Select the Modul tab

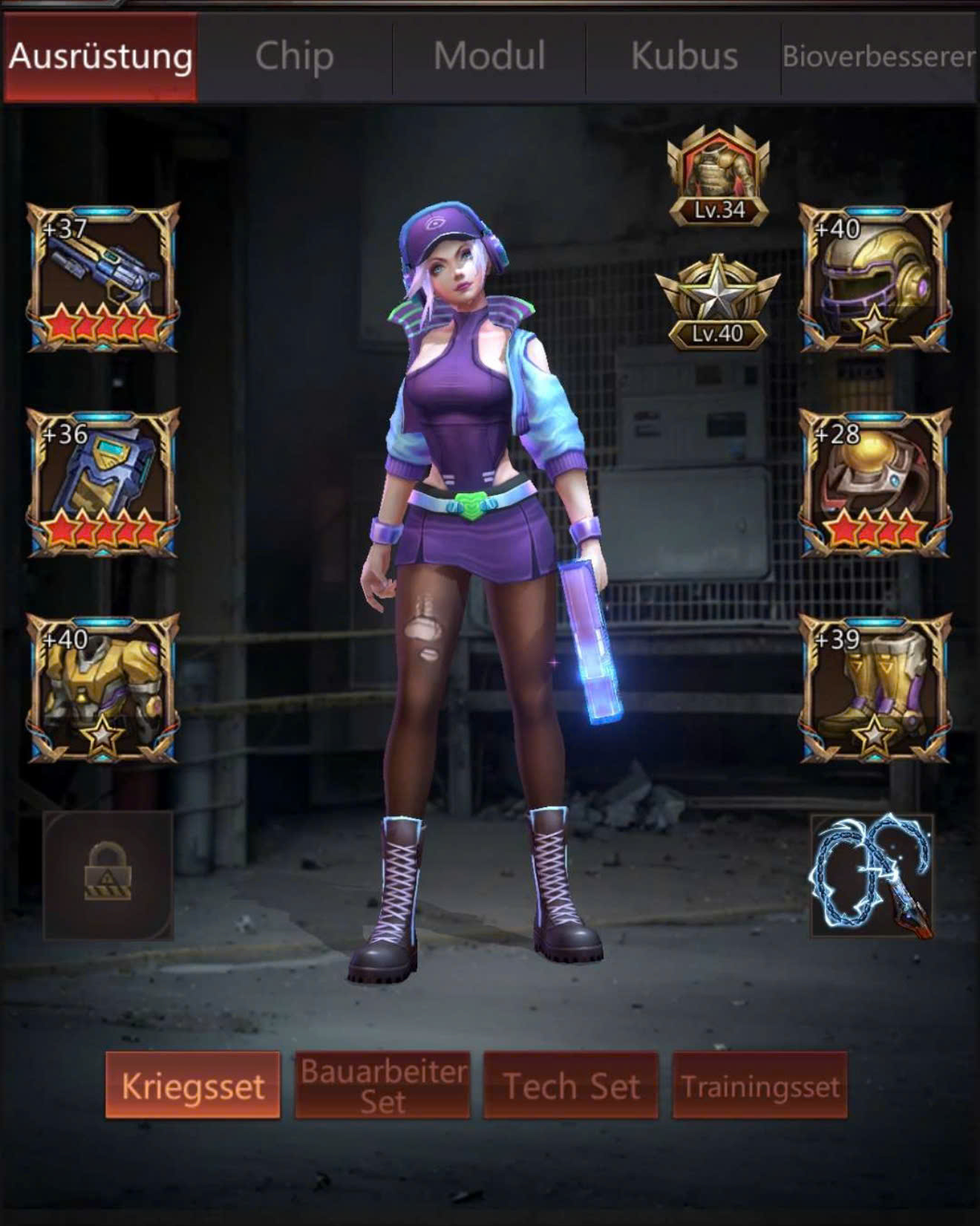pos(489,57)
